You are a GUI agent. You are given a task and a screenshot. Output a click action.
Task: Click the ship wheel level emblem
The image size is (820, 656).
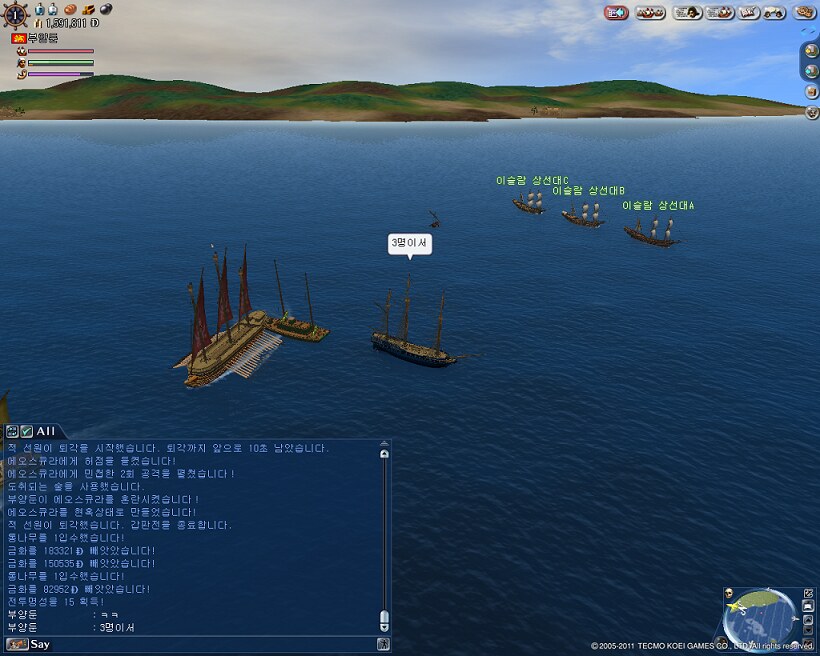[17, 14]
